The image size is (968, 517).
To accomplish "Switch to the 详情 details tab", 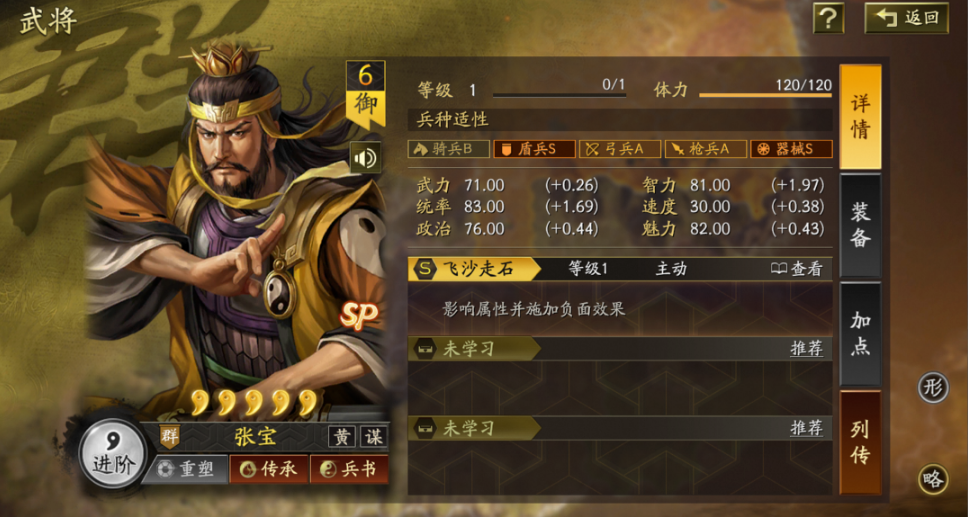I will [860, 117].
